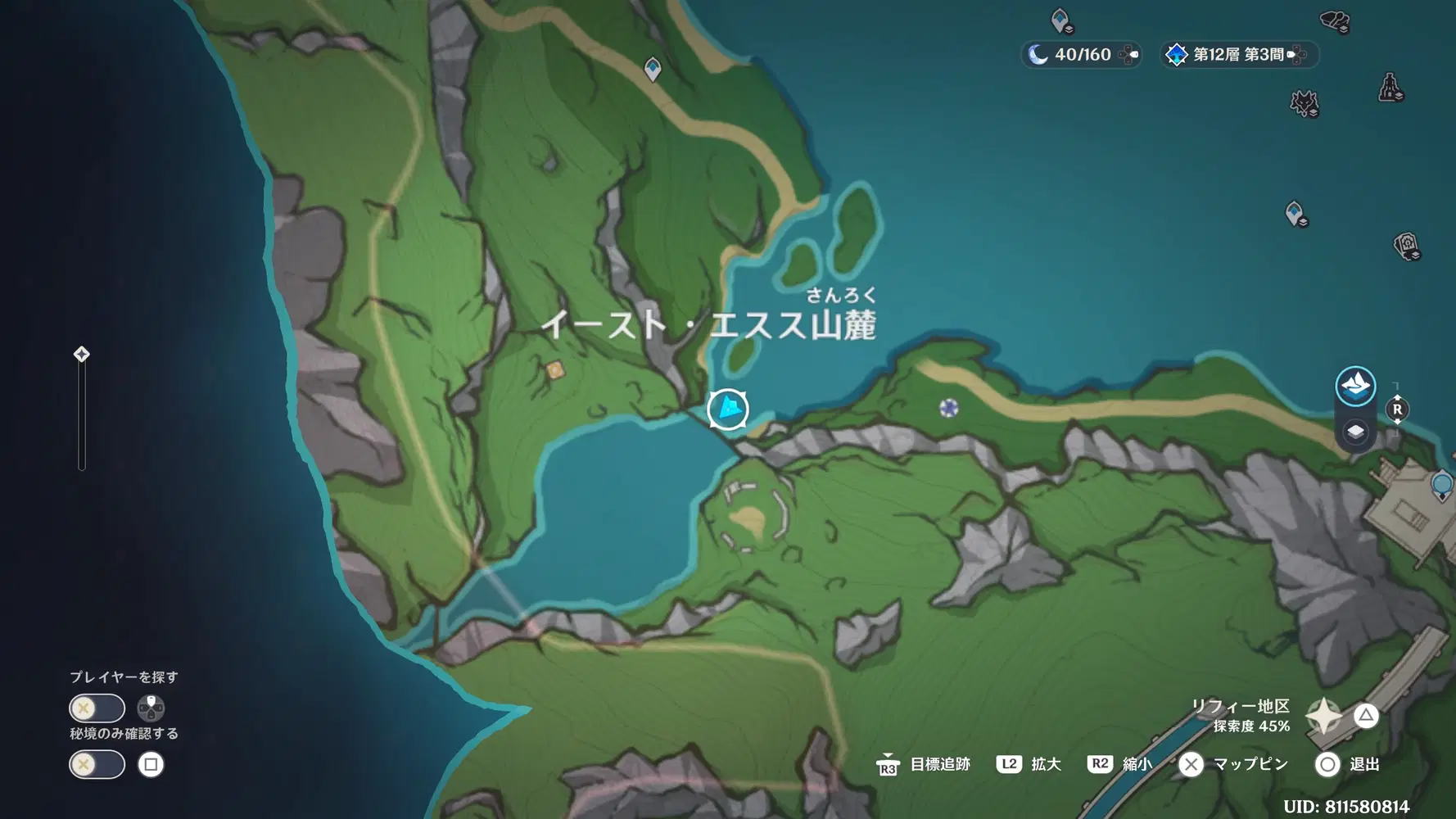Viewport: 1456px width, 819px height.
Task: Toggle the プレイヤーを探す switch
Action: [x=97, y=708]
